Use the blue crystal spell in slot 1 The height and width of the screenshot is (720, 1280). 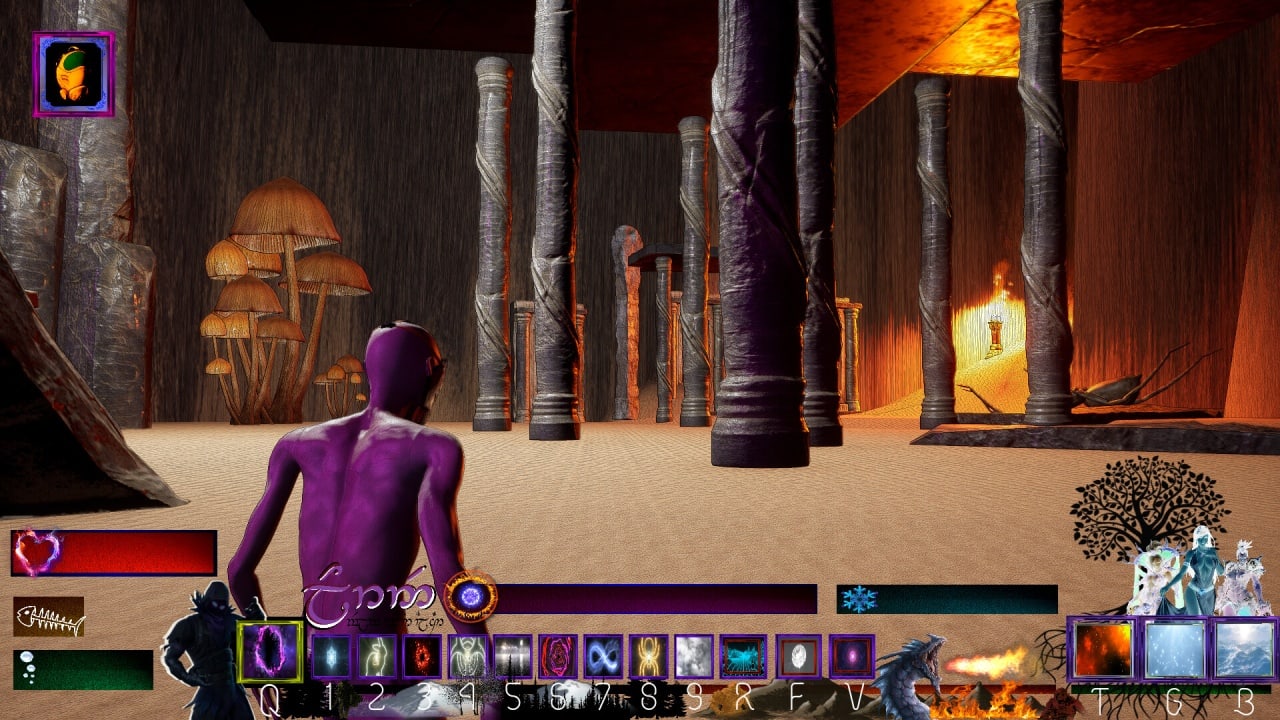pos(331,656)
